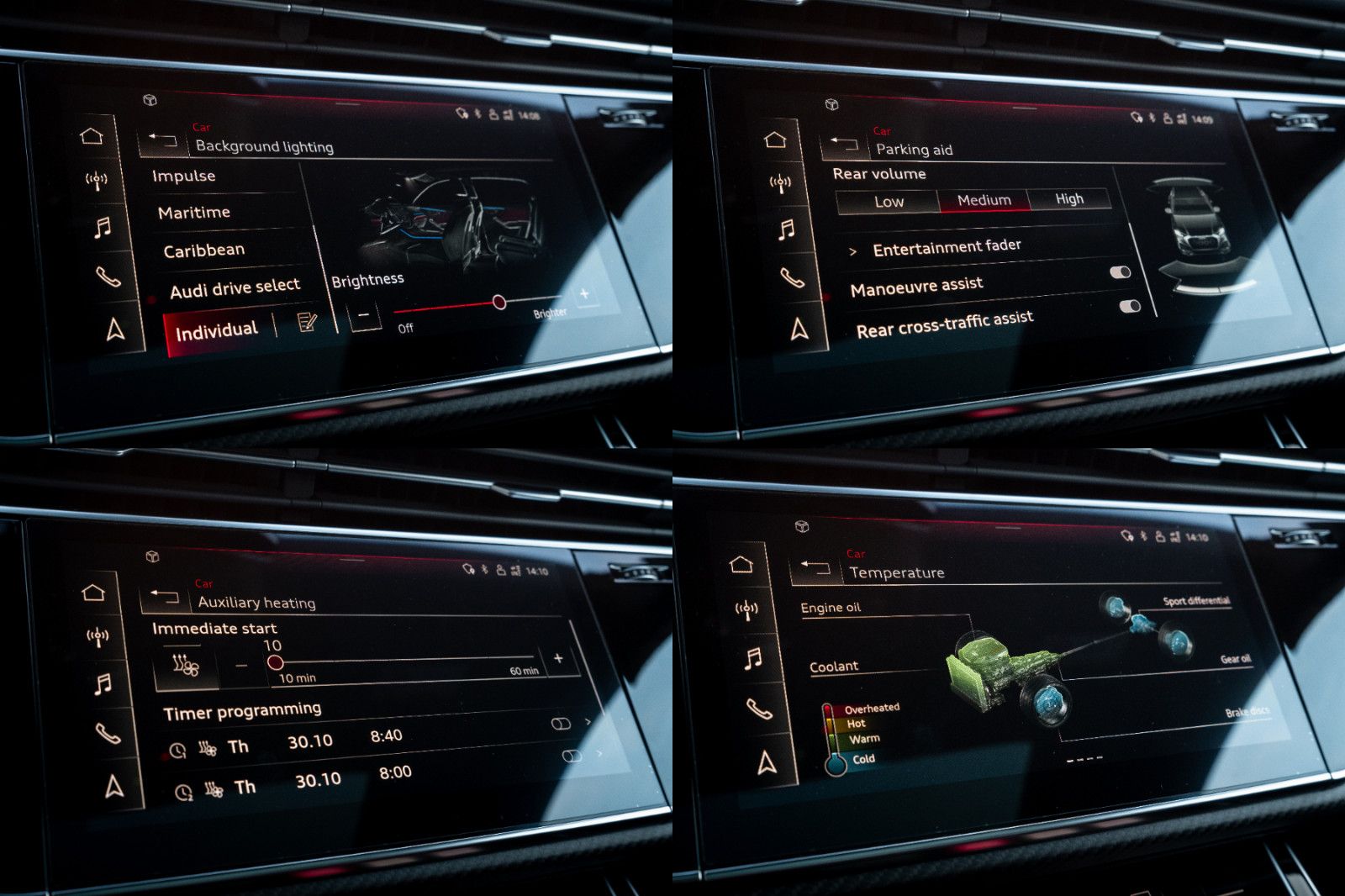Screen dimensions: 1345x896
Task: Go back from the Temperature screen
Action: [815, 567]
